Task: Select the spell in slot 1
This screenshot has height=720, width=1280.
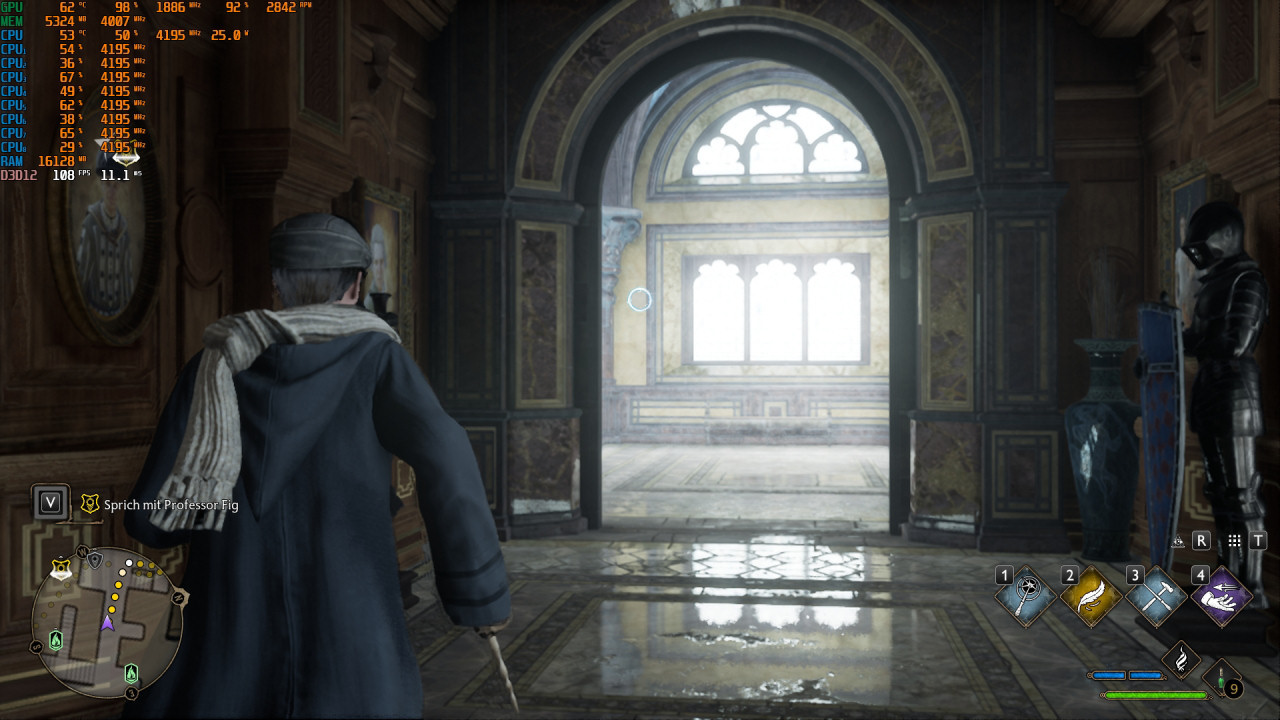Action: point(1024,595)
